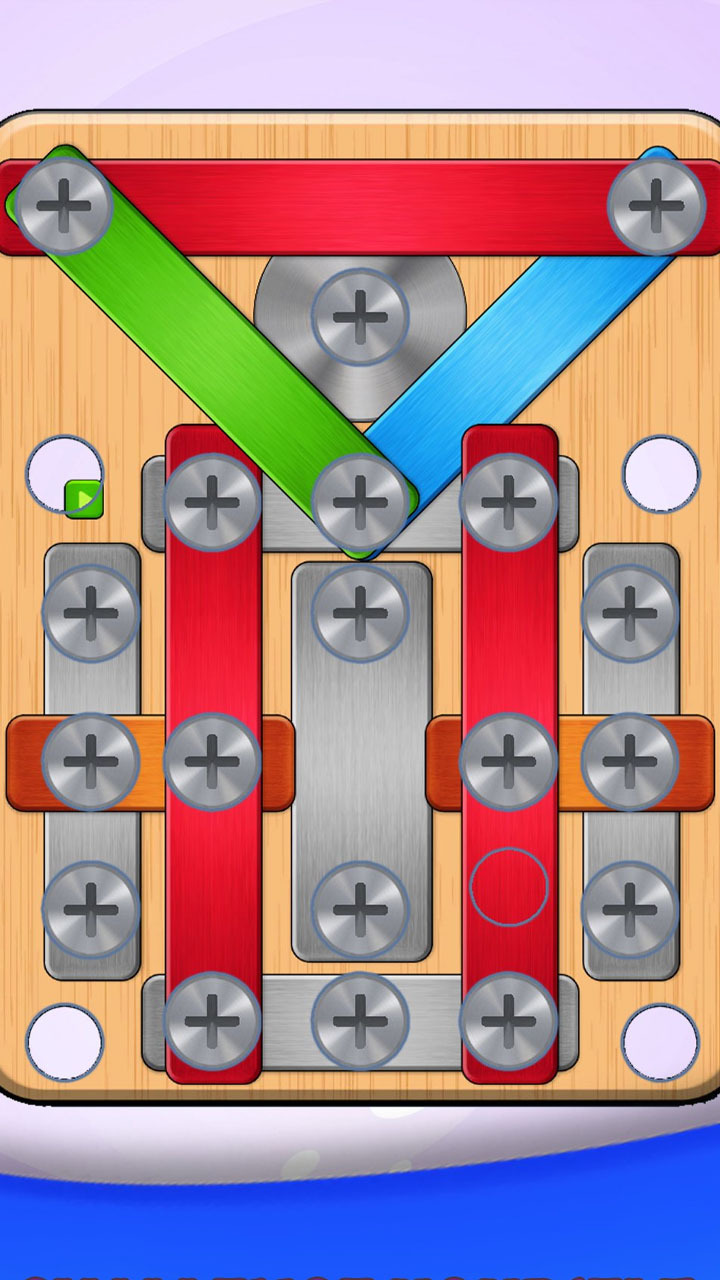Tap the screw pinning the right orange bar's outer end

pos(629,762)
